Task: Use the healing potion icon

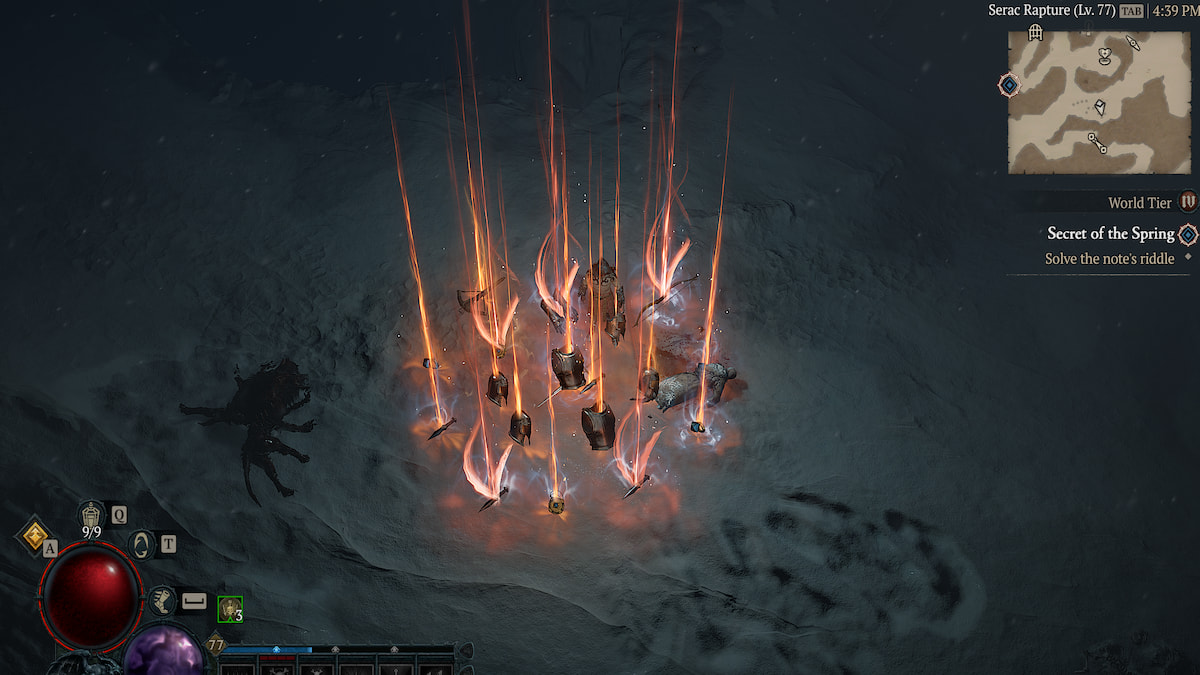Action: tap(91, 516)
